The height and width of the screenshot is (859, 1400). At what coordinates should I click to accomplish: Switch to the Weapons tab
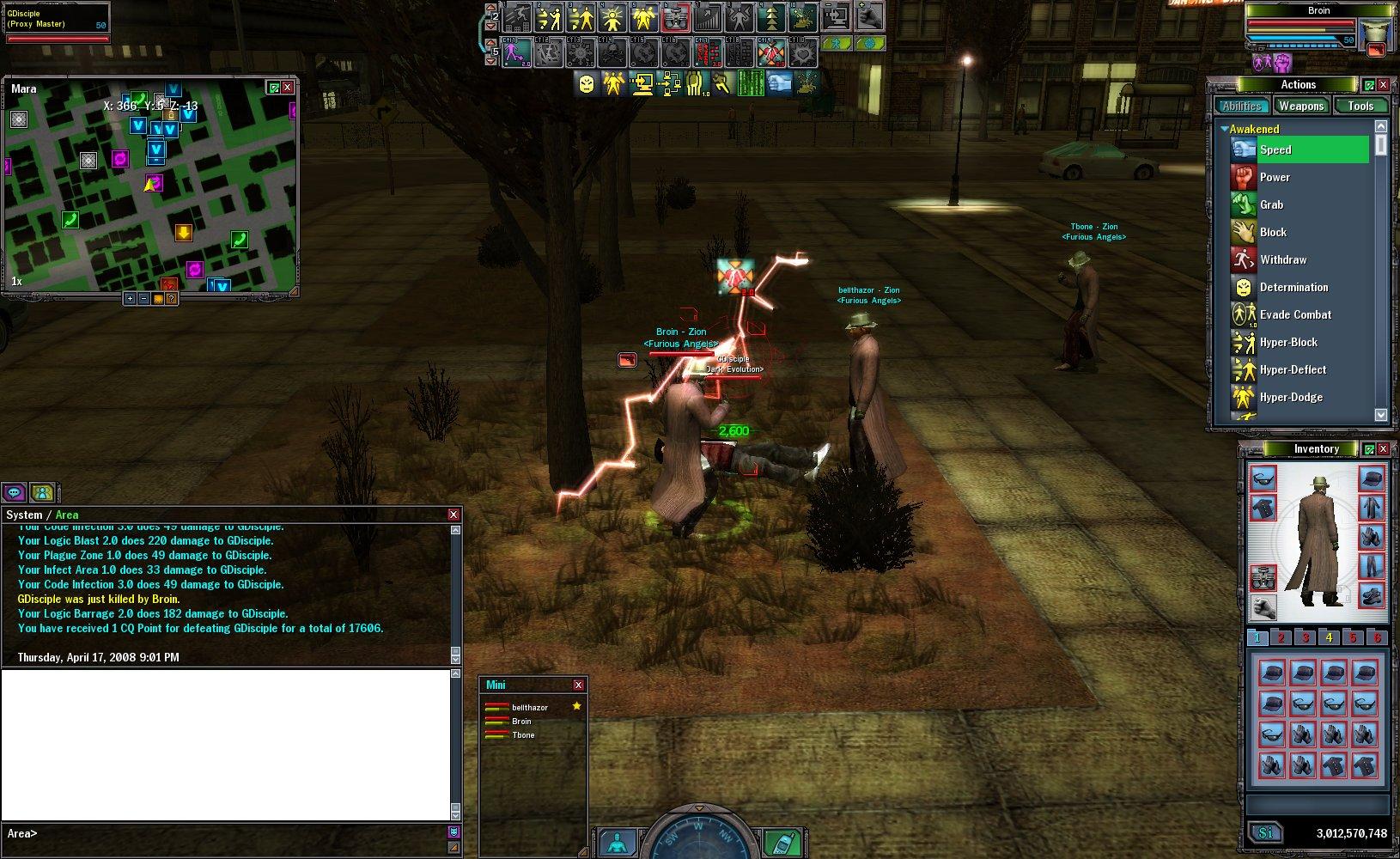pos(1300,106)
